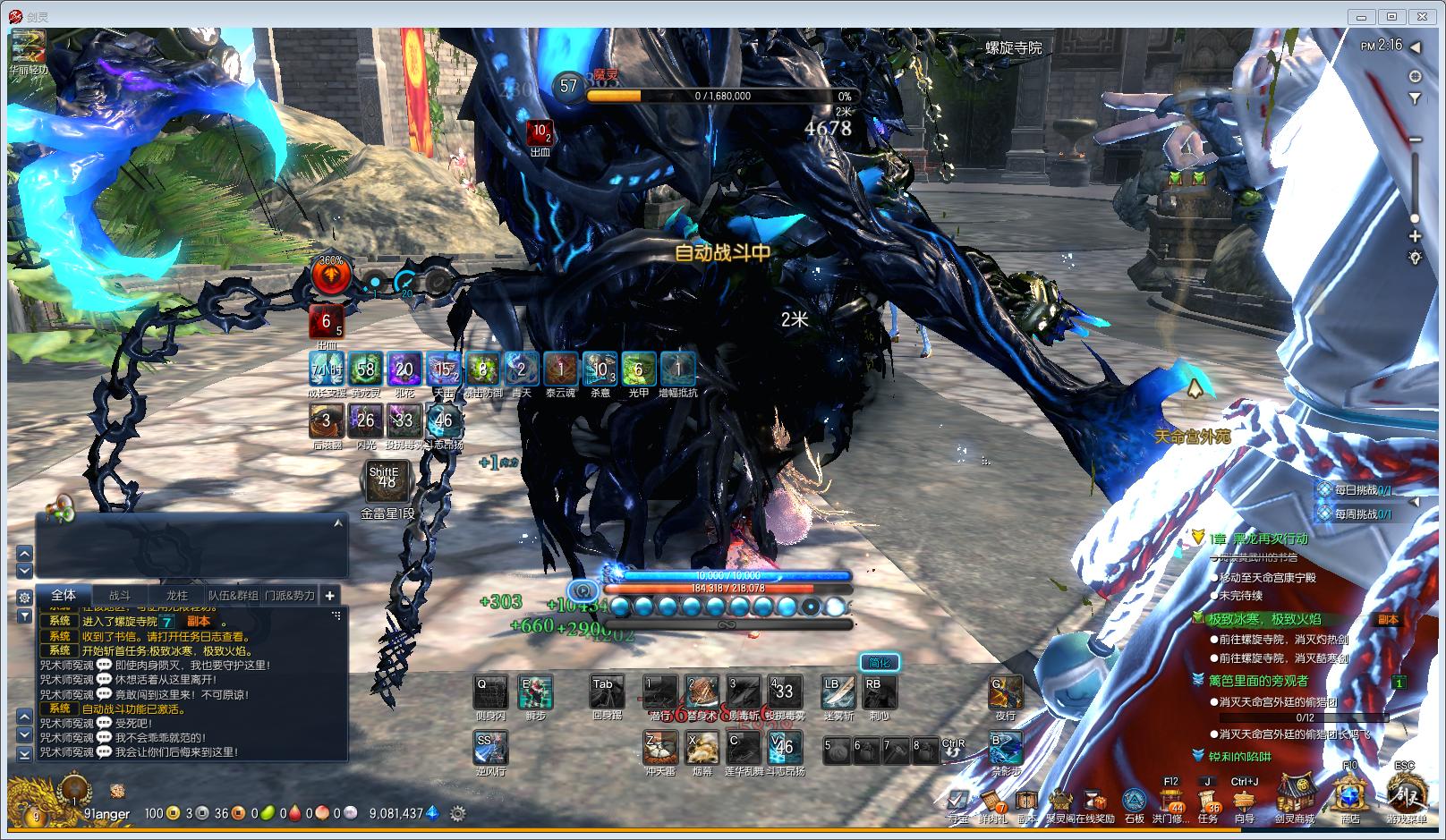Viewport: 1446px width, 840px height.
Task: Switch to the 战斗 chat tab
Action: point(120,596)
